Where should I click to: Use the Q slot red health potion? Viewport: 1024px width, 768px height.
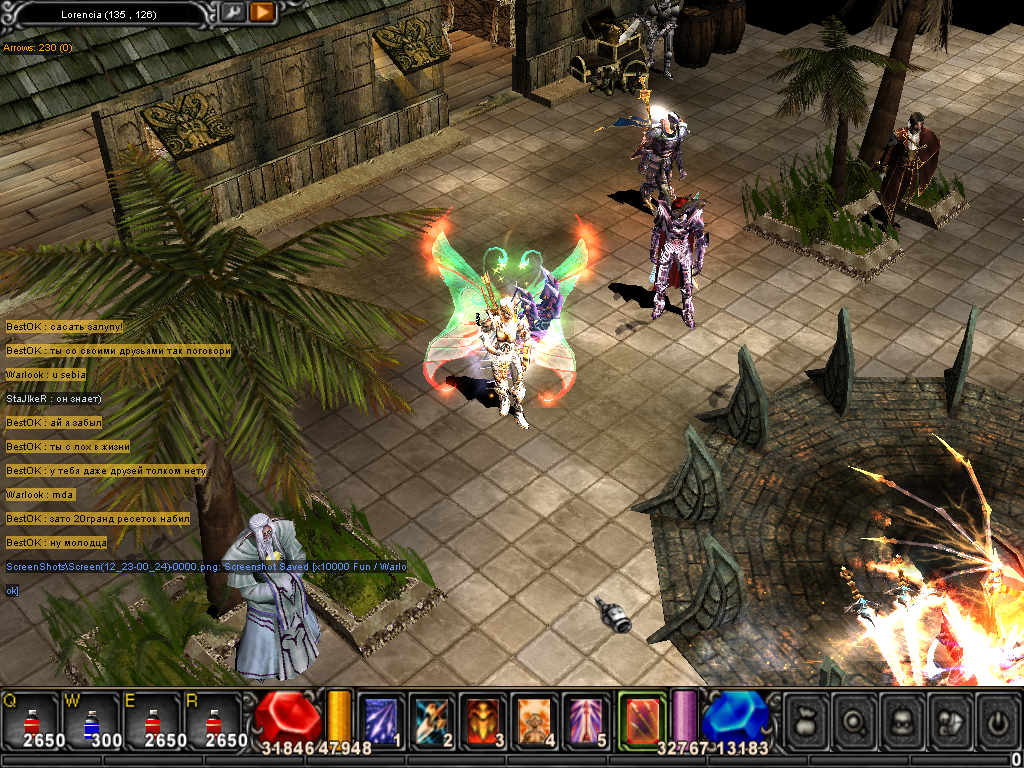click(x=31, y=719)
